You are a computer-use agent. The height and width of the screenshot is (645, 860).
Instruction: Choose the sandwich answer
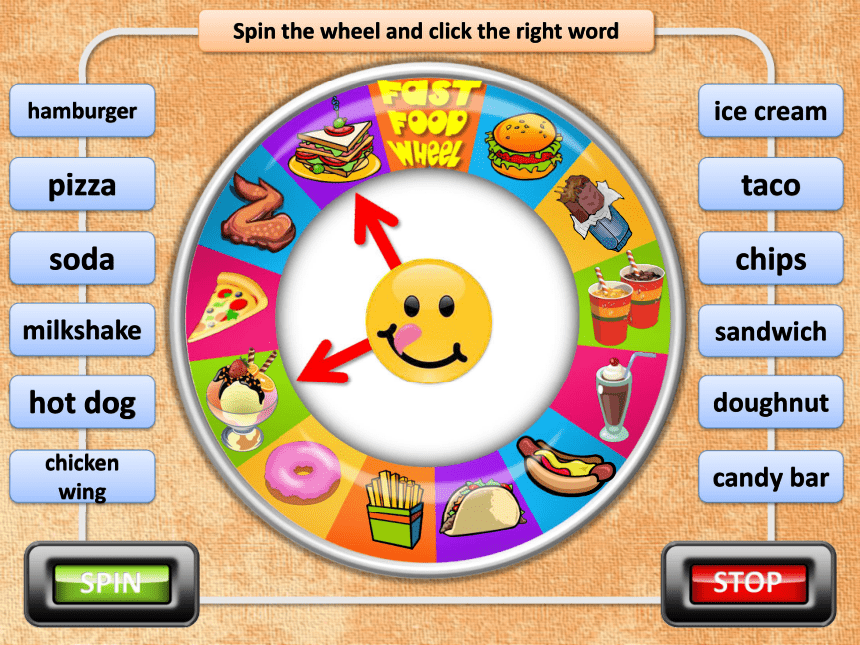pyautogui.click(x=770, y=330)
